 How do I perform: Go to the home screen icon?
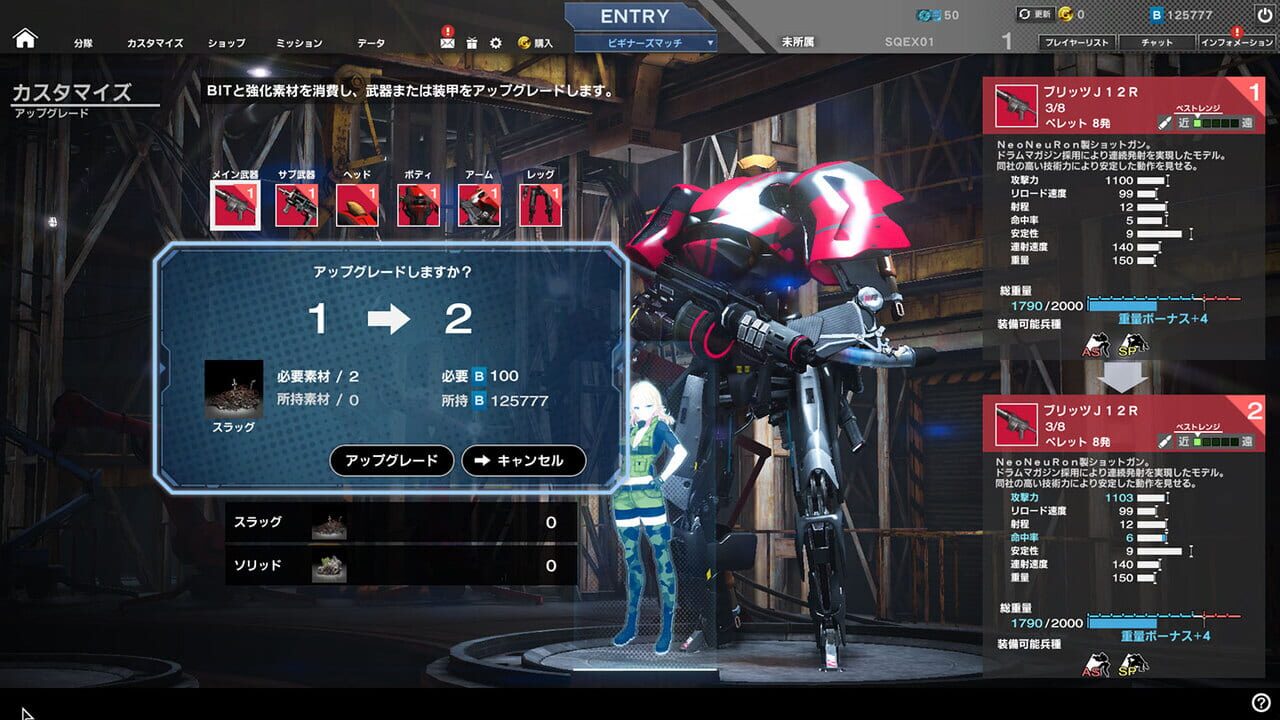25,39
